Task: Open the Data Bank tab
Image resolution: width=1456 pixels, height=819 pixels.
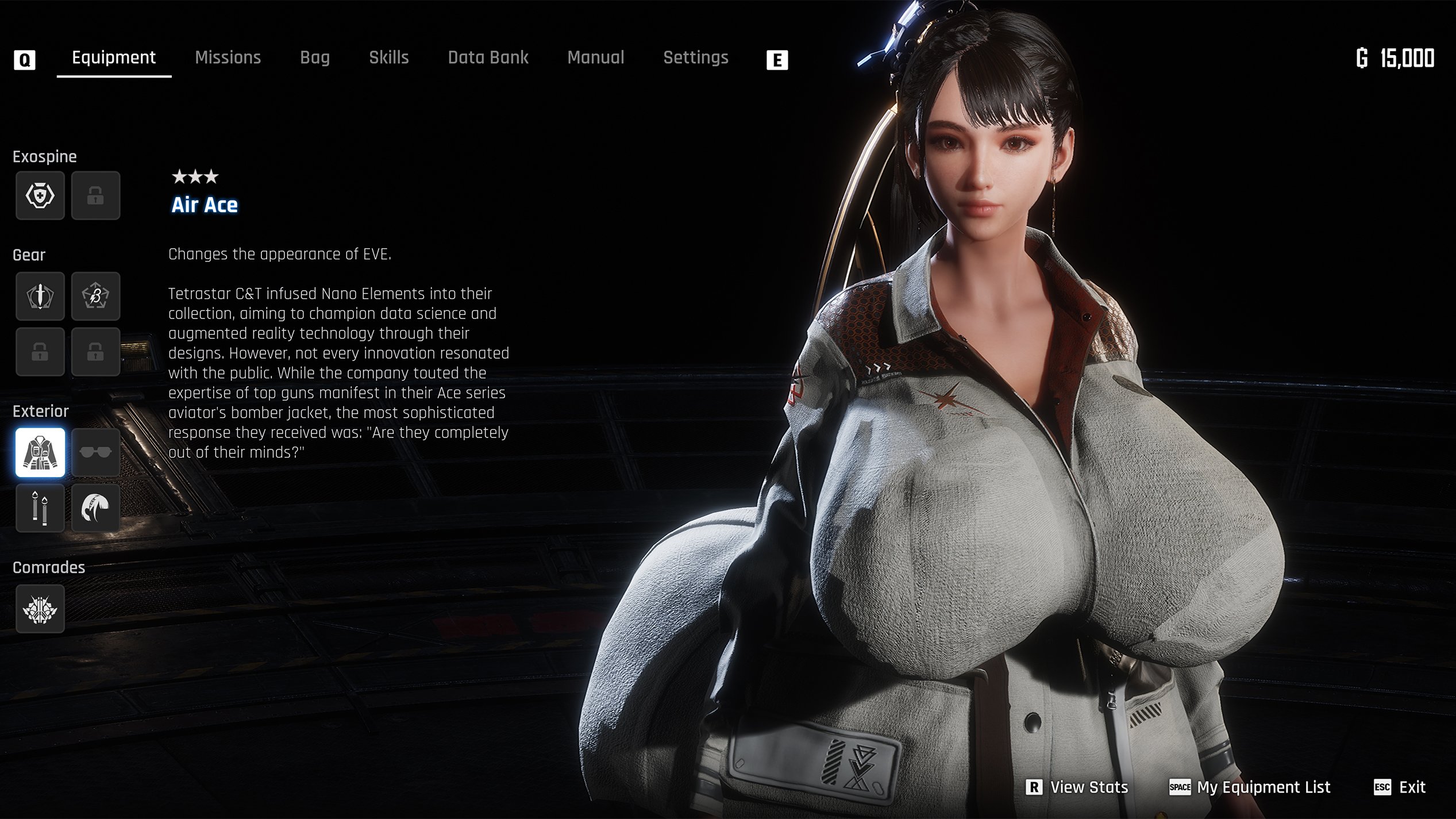Action: 488,57
